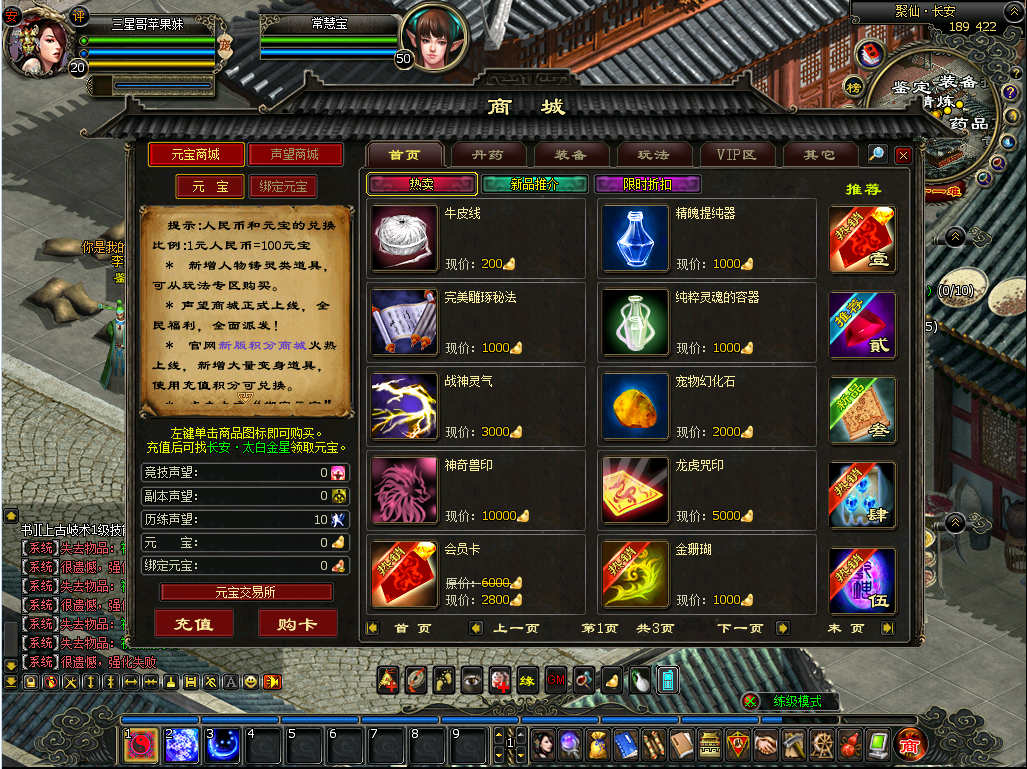The image size is (1027, 769).
Task: Switch to the 声望商城 store
Action: 295,154
